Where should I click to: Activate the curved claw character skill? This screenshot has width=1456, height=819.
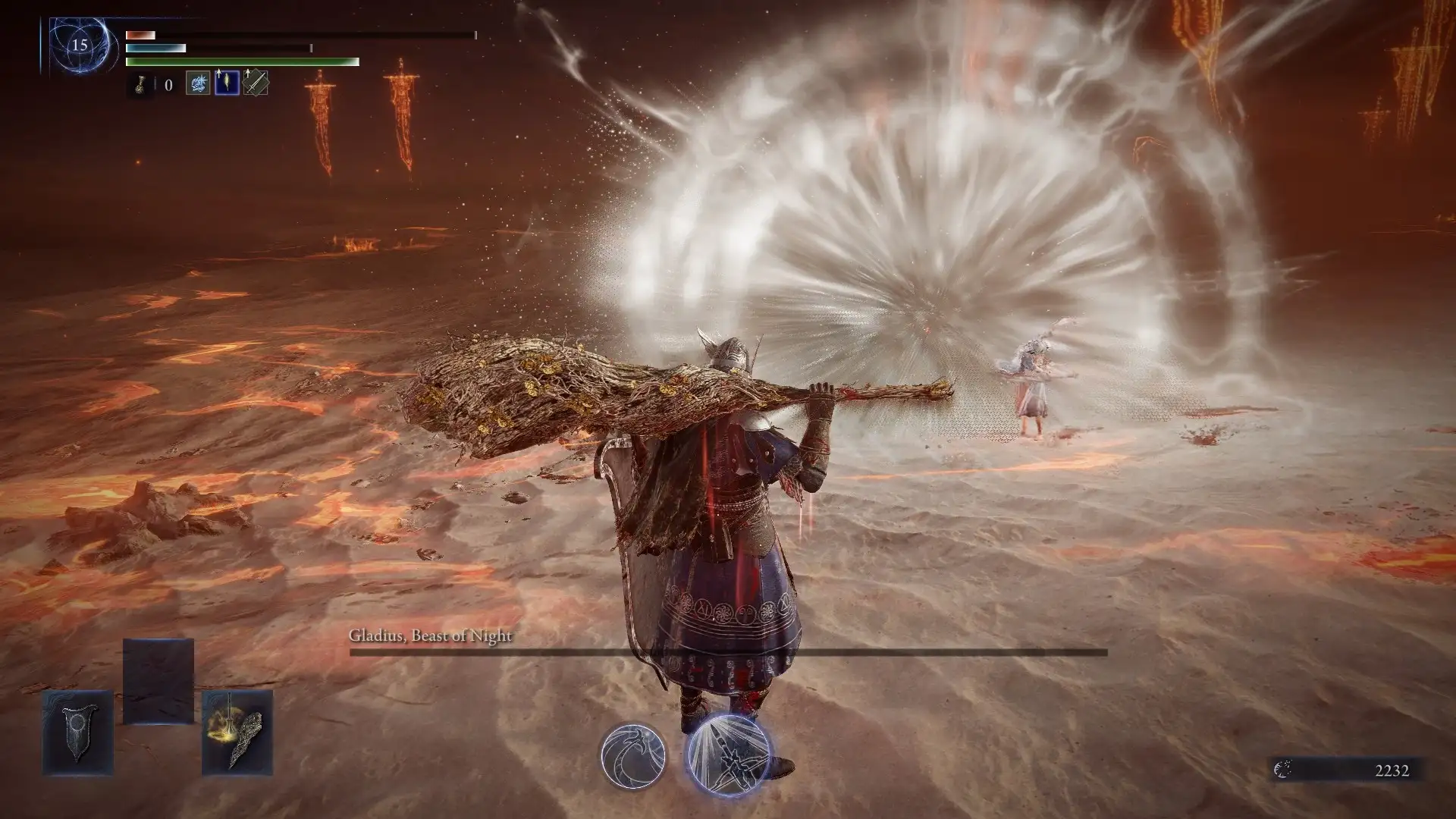633,755
